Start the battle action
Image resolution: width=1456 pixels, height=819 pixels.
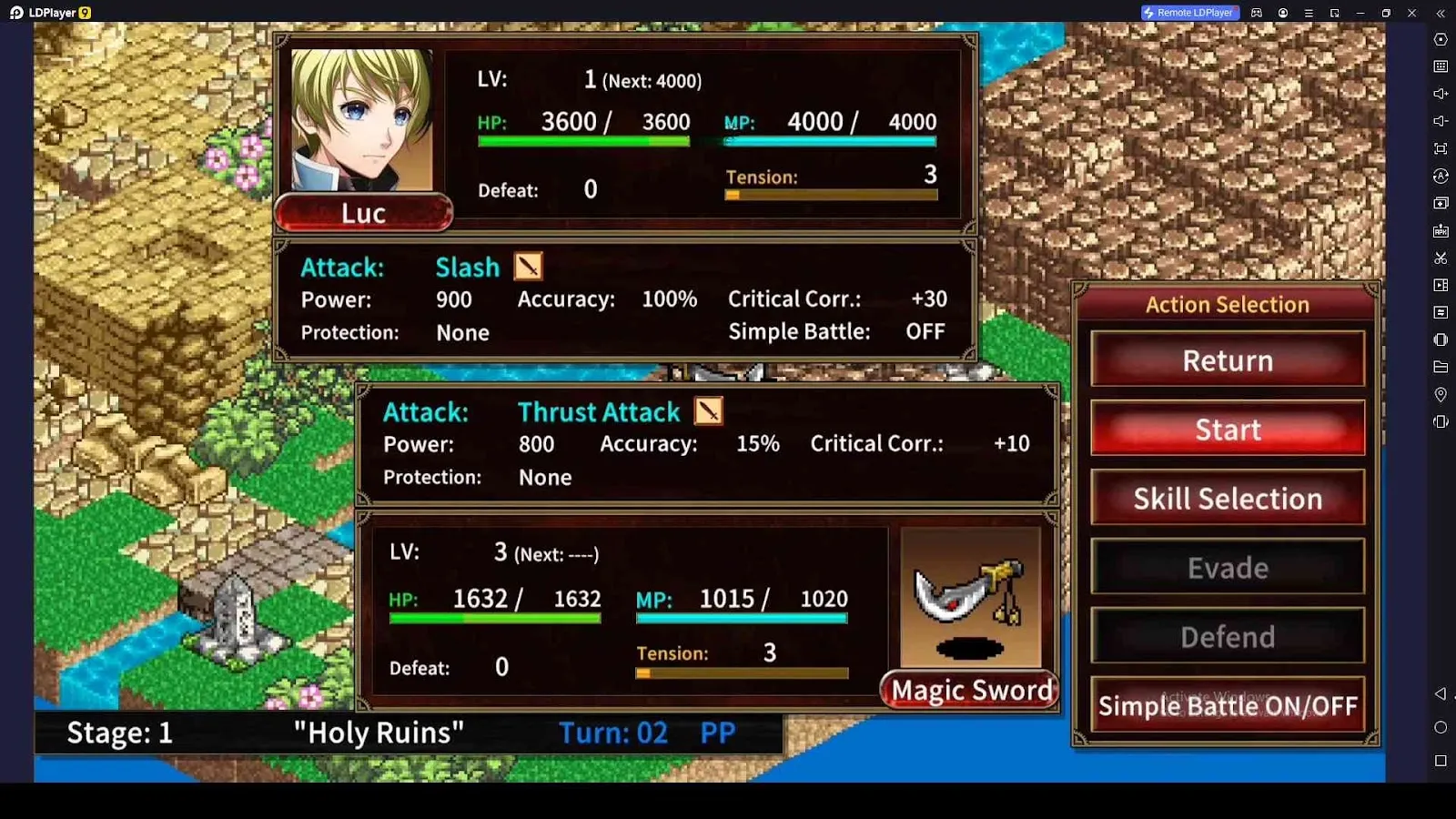(1227, 430)
